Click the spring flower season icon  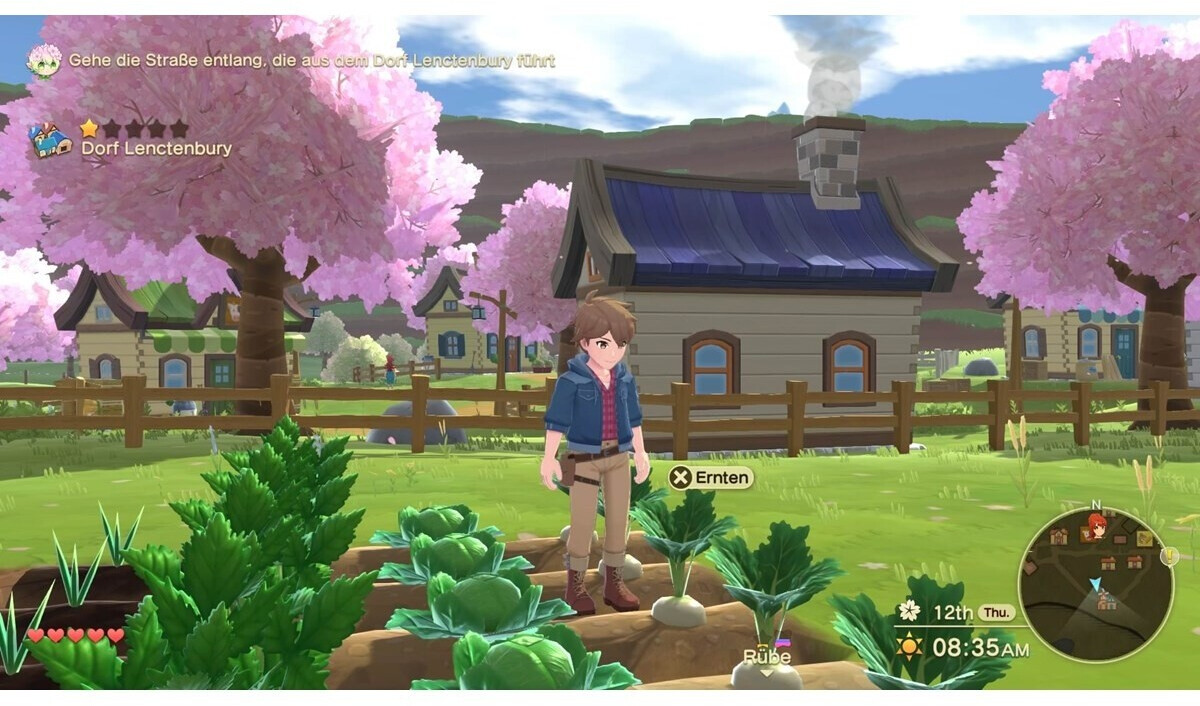point(908,610)
